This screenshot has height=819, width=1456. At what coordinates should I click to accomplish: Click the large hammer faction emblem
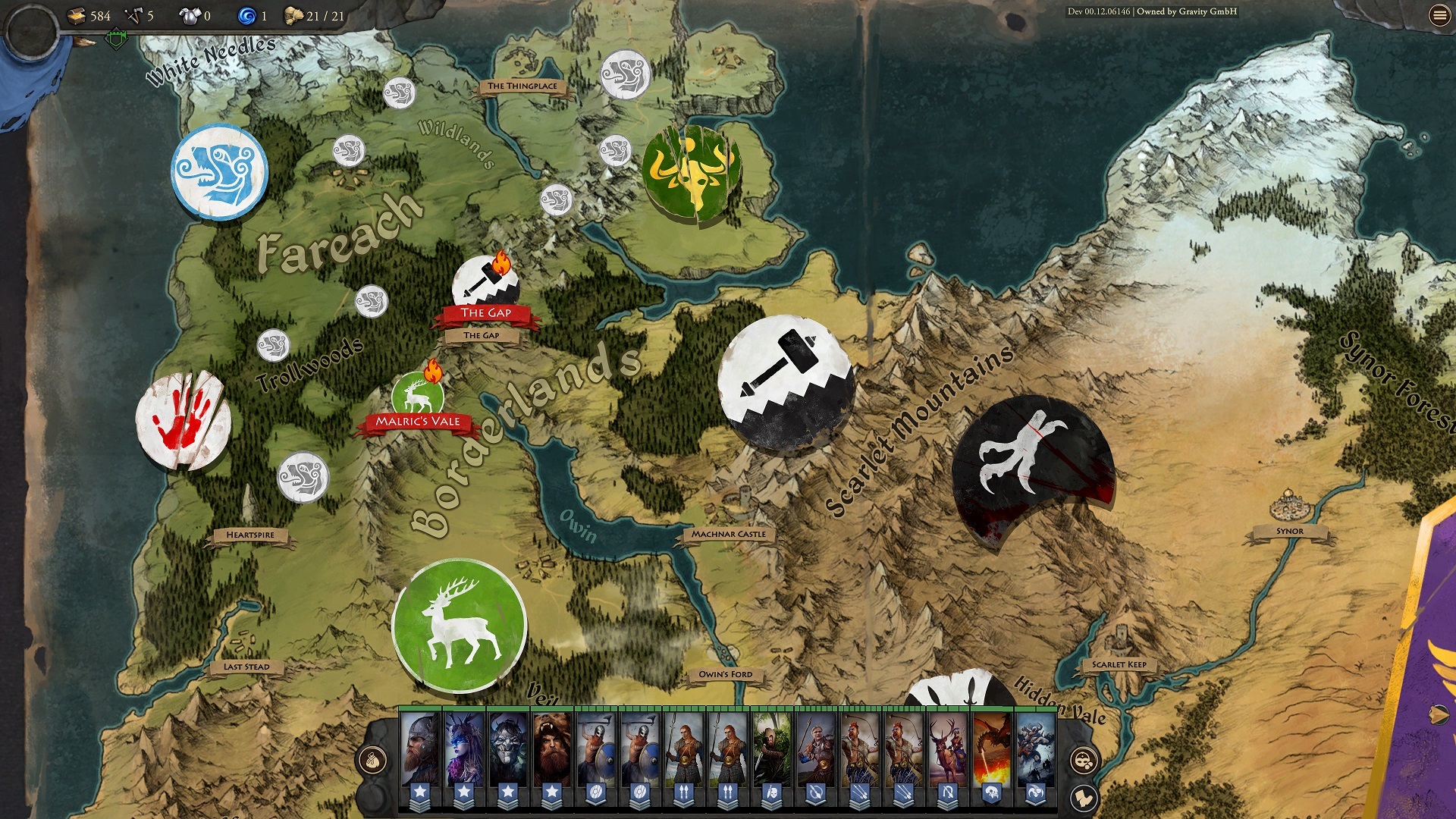pyautogui.click(x=786, y=384)
